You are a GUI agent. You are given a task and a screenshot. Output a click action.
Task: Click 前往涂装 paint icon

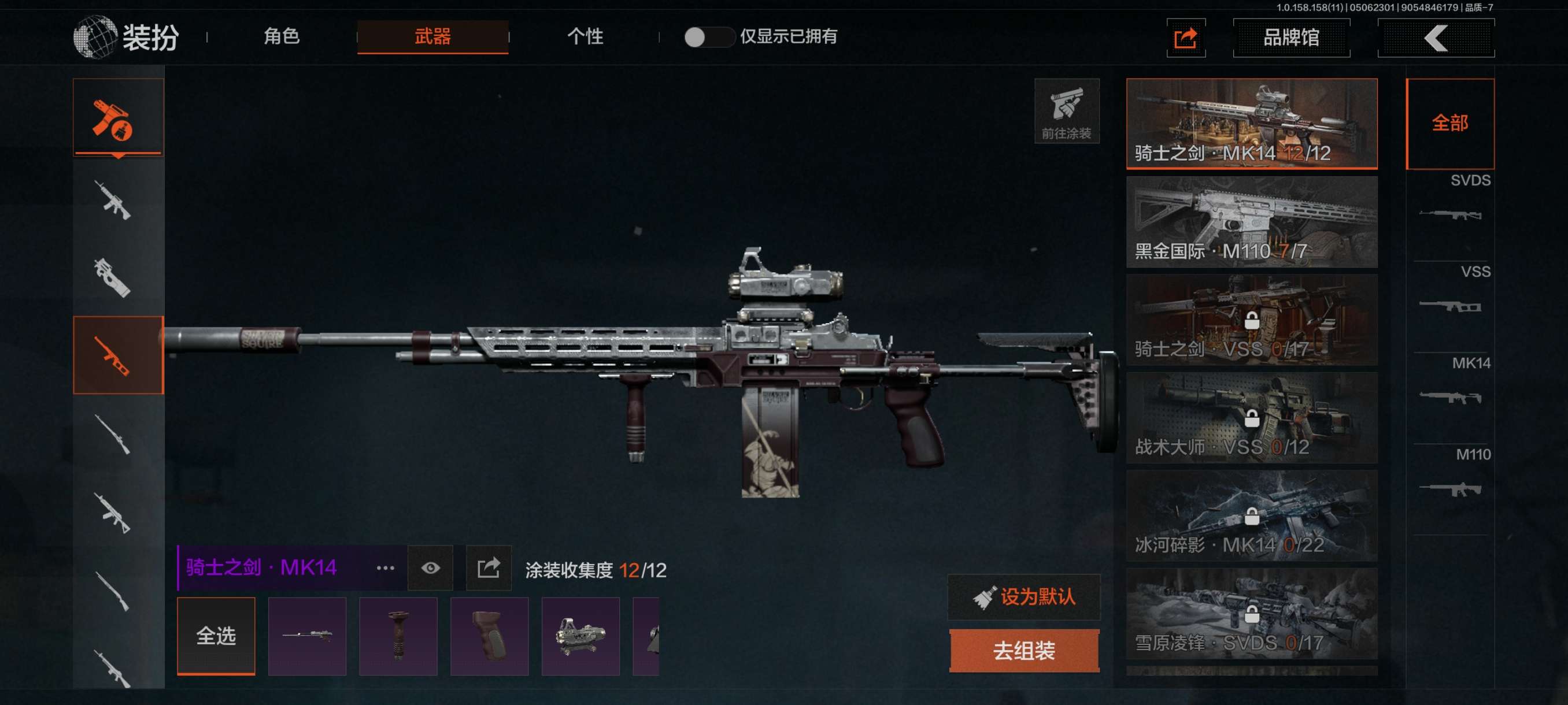coord(1066,111)
